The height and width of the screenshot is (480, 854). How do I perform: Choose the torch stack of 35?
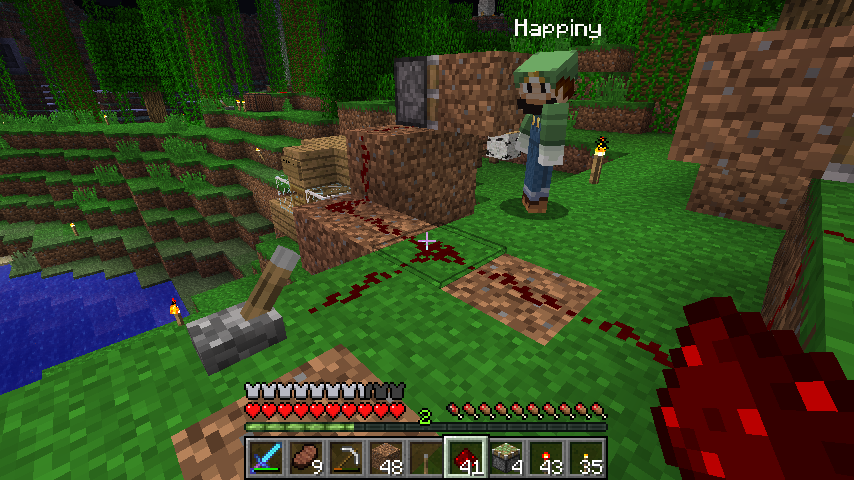click(x=586, y=460)
